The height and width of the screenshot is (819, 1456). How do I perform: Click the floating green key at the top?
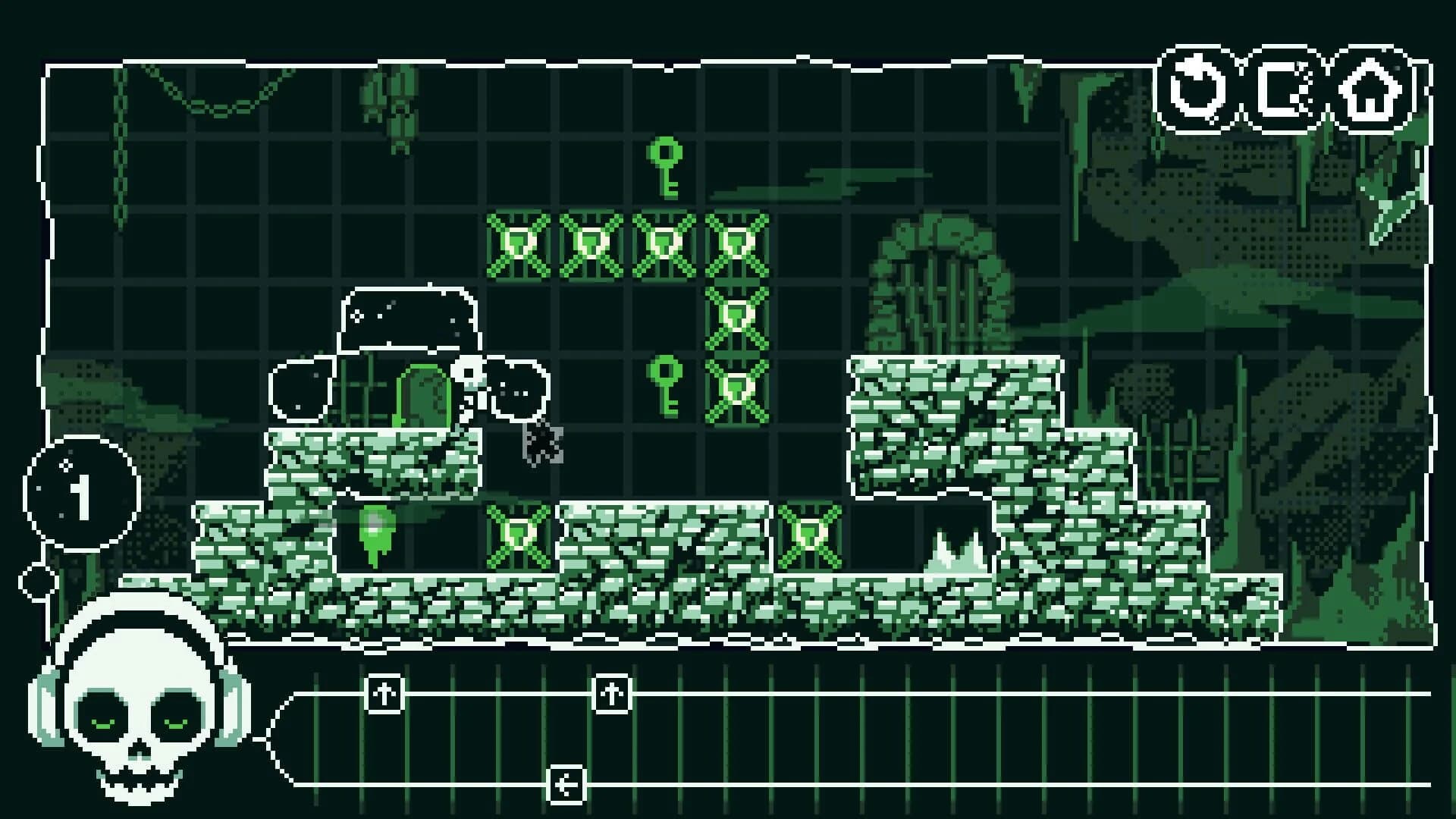click(666, 168)
